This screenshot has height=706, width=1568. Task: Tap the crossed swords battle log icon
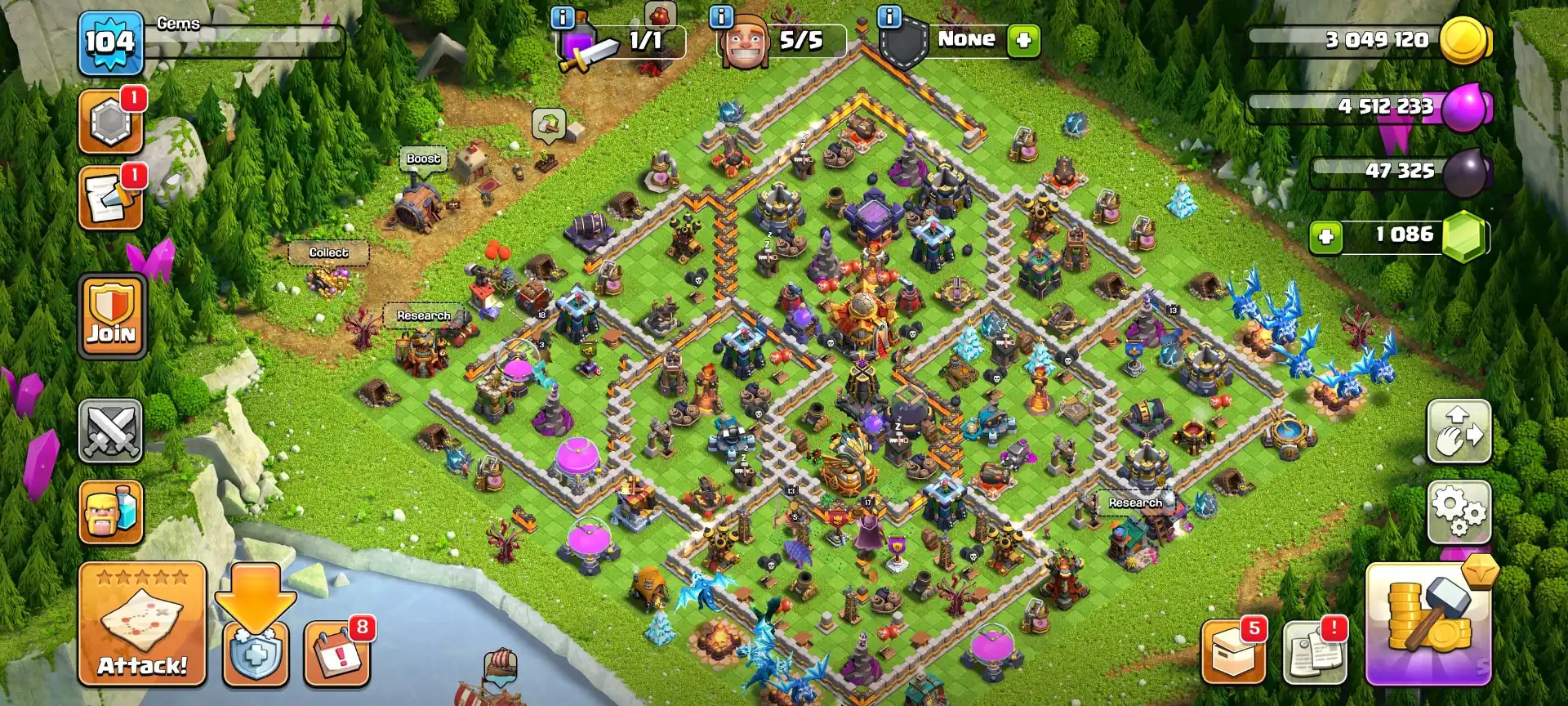[111, 431]
